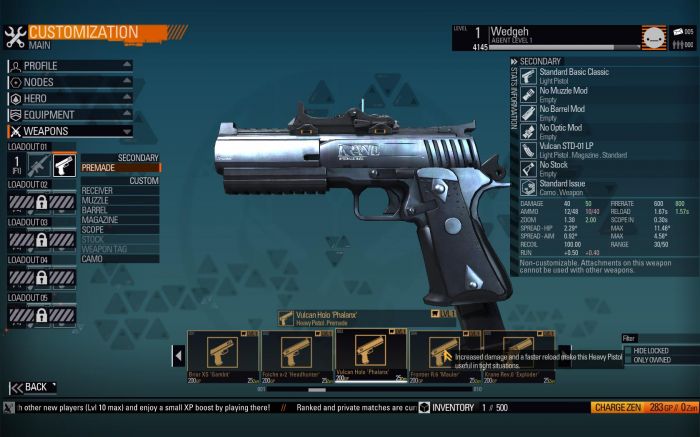Image resolution: width=700 pixels, height=437 pixels.
Task: Select the primary rifle slot in Loadout 01
Action: [38, 165]
